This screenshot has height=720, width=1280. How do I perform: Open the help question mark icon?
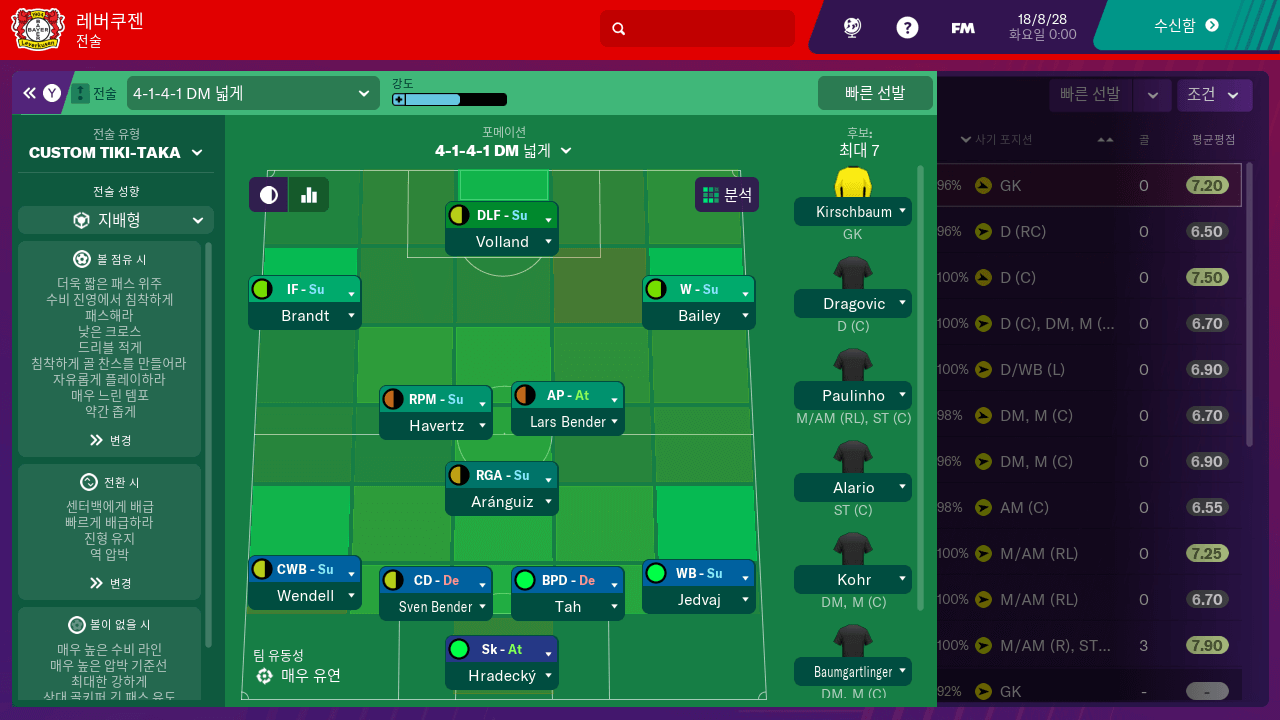pyautogui.click(x=907, y=28)
